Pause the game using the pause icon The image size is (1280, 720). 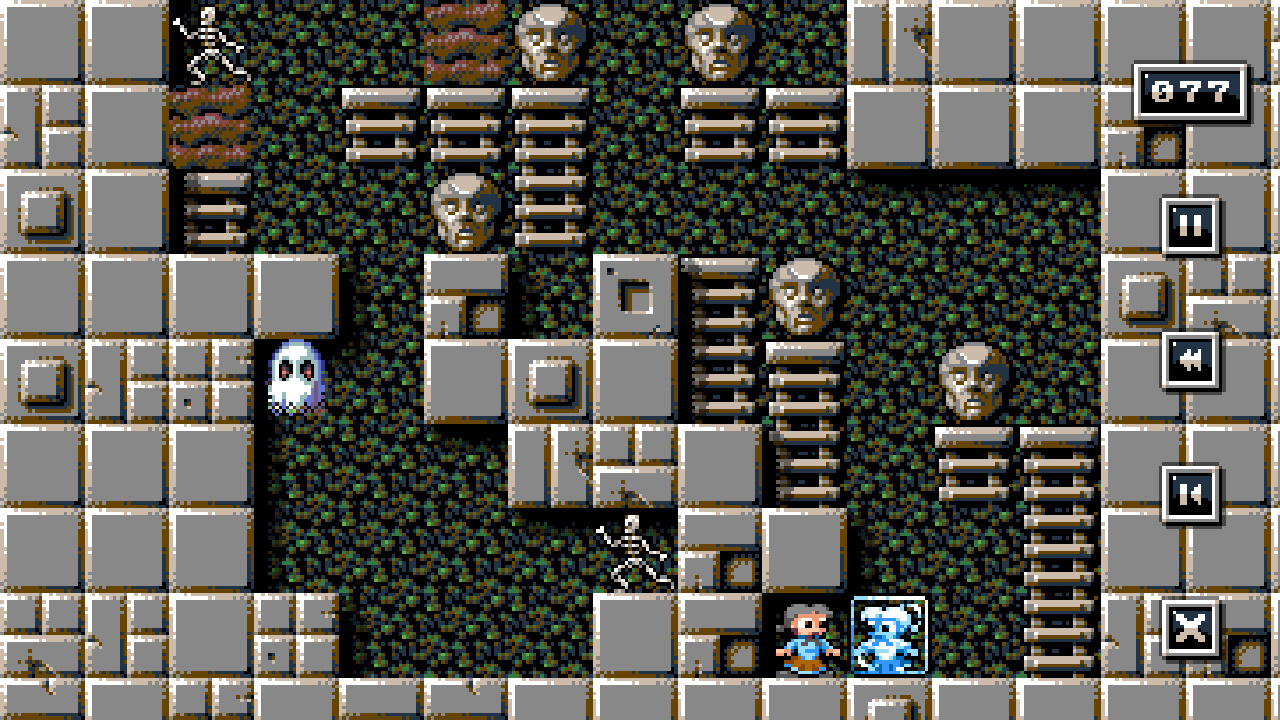(x=1190, y=223)
